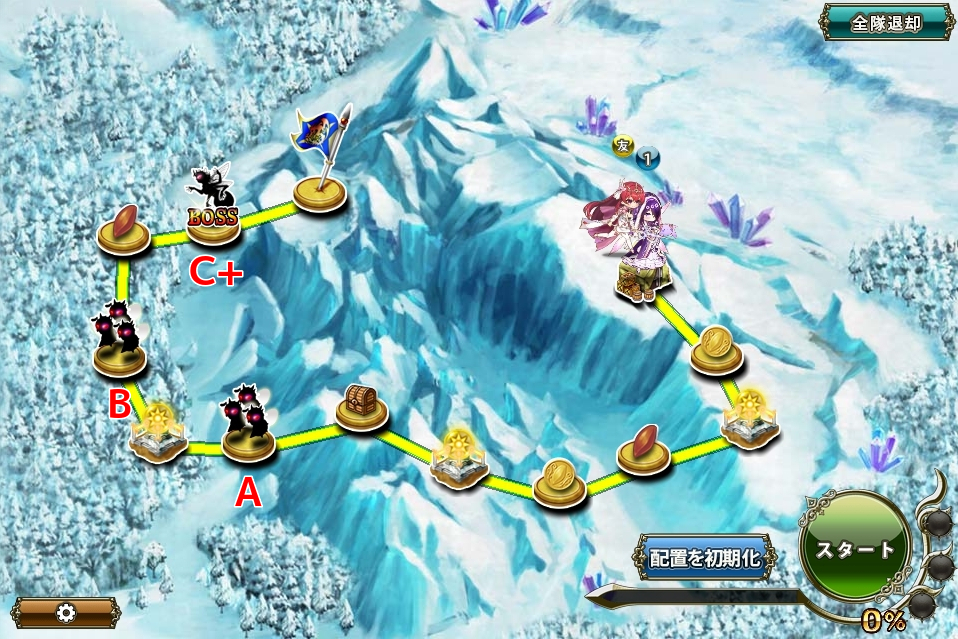Reset placement with 配置を初期化
The image size is (958, 639).
click(704, 558)
